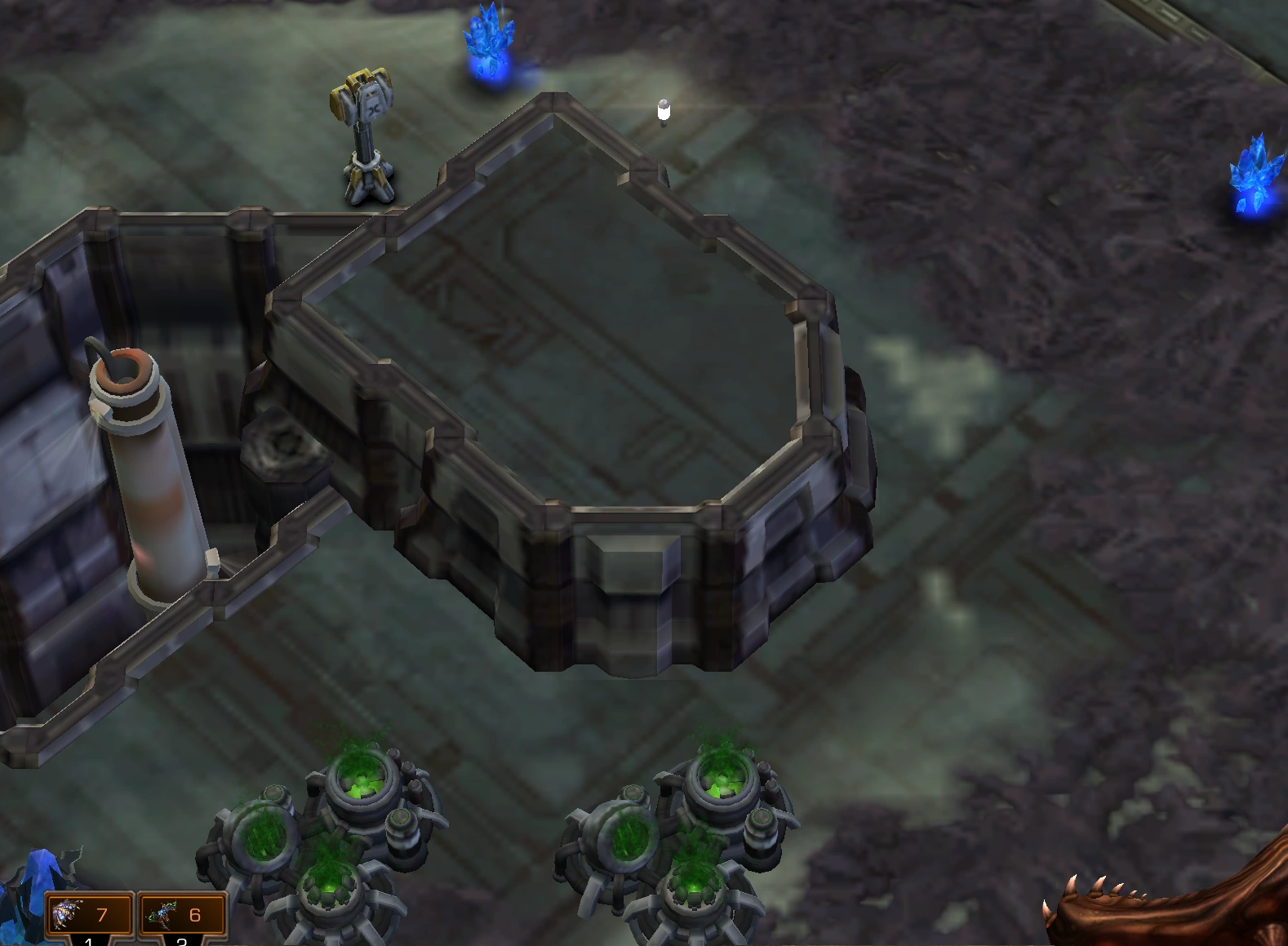Click the round hatch beside the crate
This screenshot has width=1288, height=946.
282,445
